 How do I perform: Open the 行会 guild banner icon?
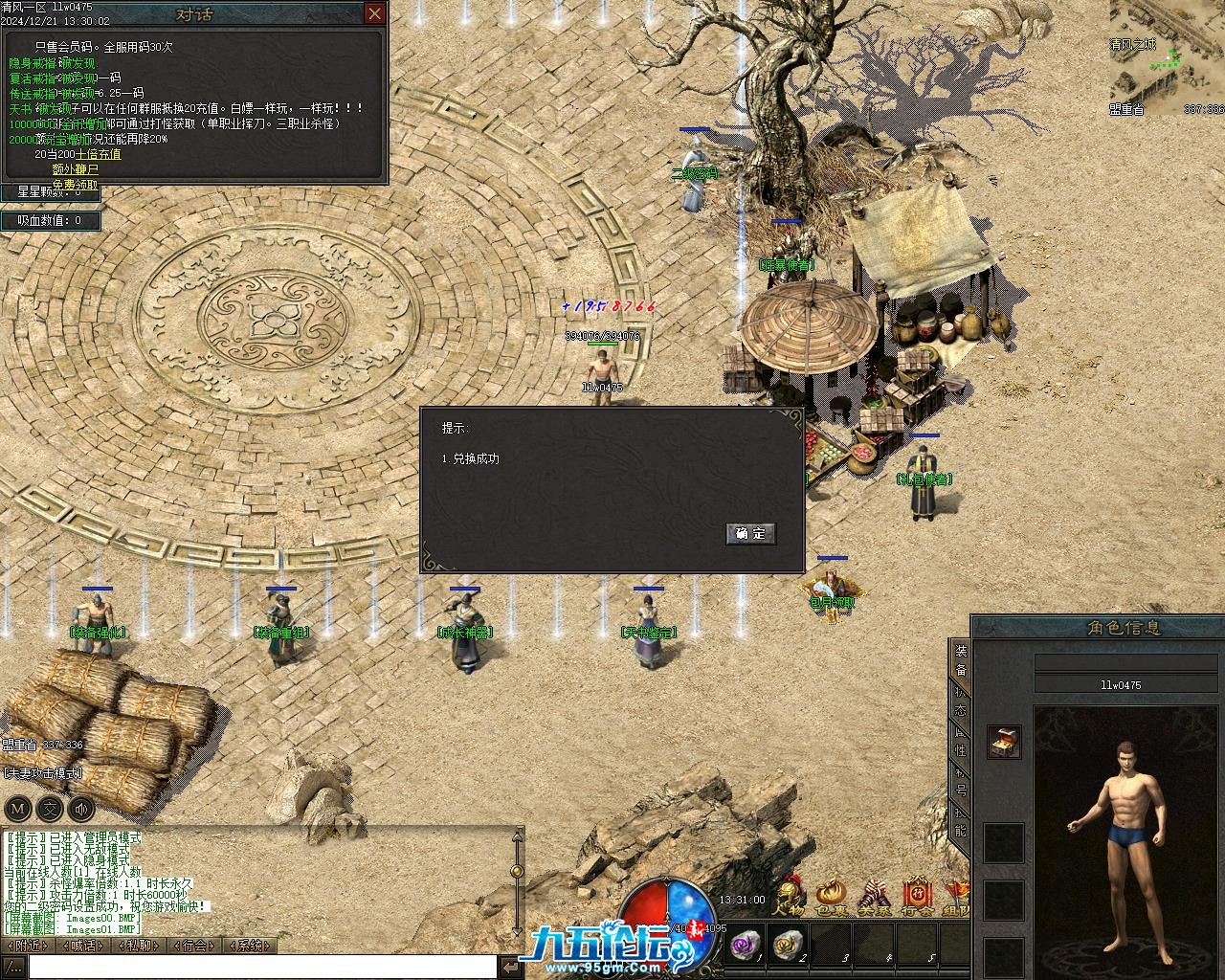point(916,897)
